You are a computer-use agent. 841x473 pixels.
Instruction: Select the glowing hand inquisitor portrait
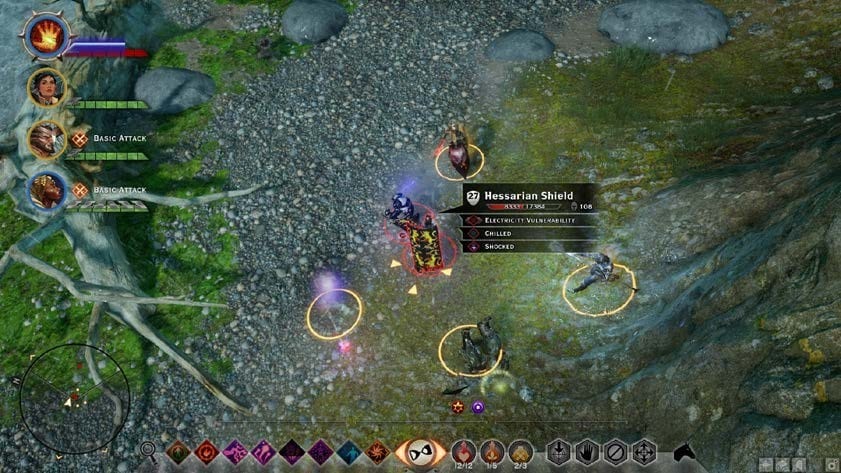[44, 38]
